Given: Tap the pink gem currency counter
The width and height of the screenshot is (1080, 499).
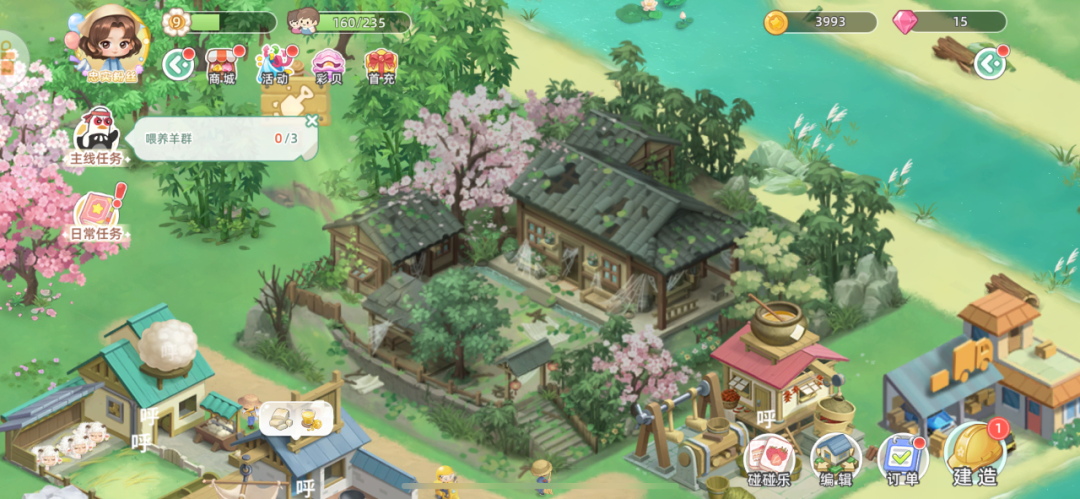Looking at the screenshot, I should 950,22.
